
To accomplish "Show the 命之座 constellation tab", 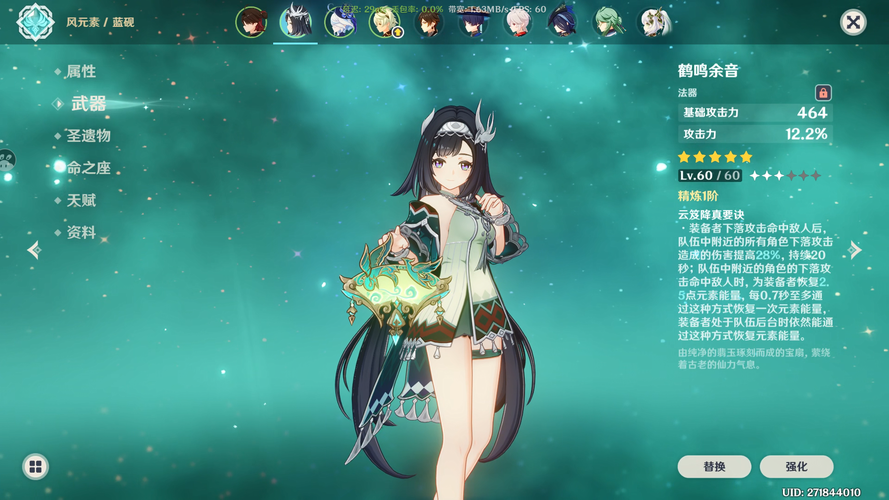I will tap(88, 168).
